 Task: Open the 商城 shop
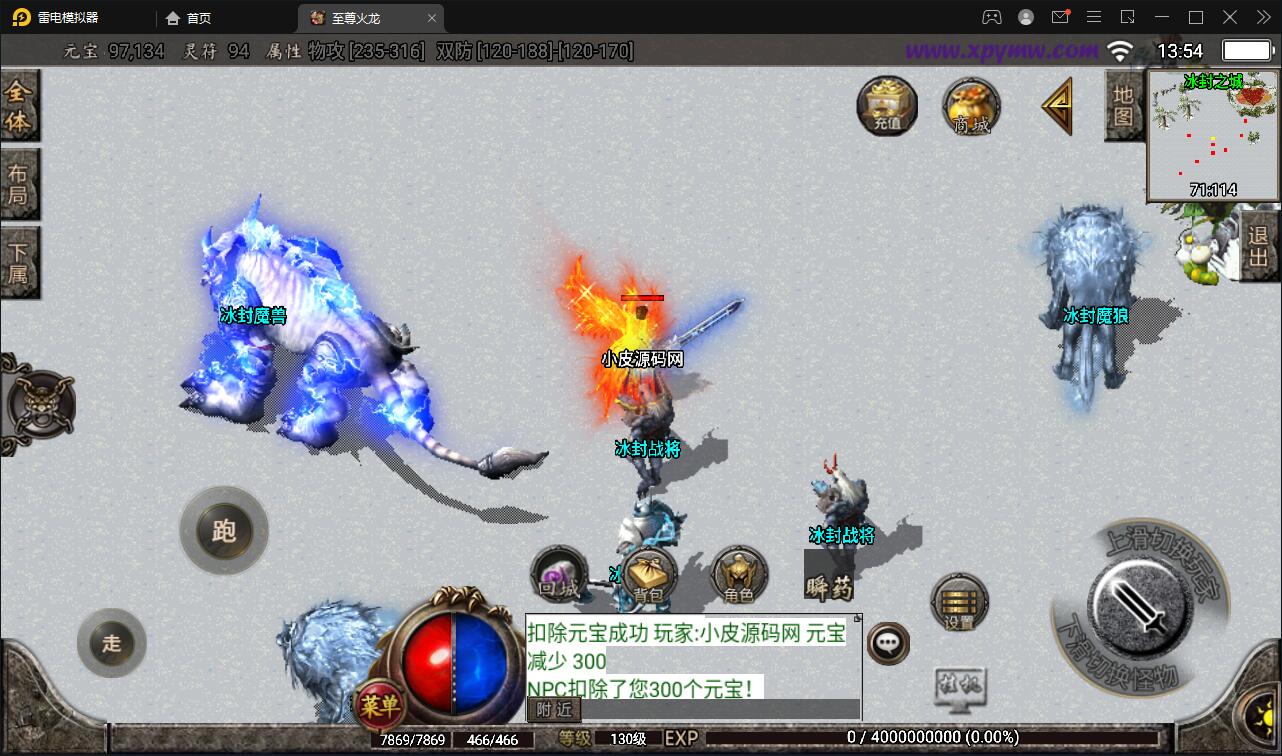[971, 106]
